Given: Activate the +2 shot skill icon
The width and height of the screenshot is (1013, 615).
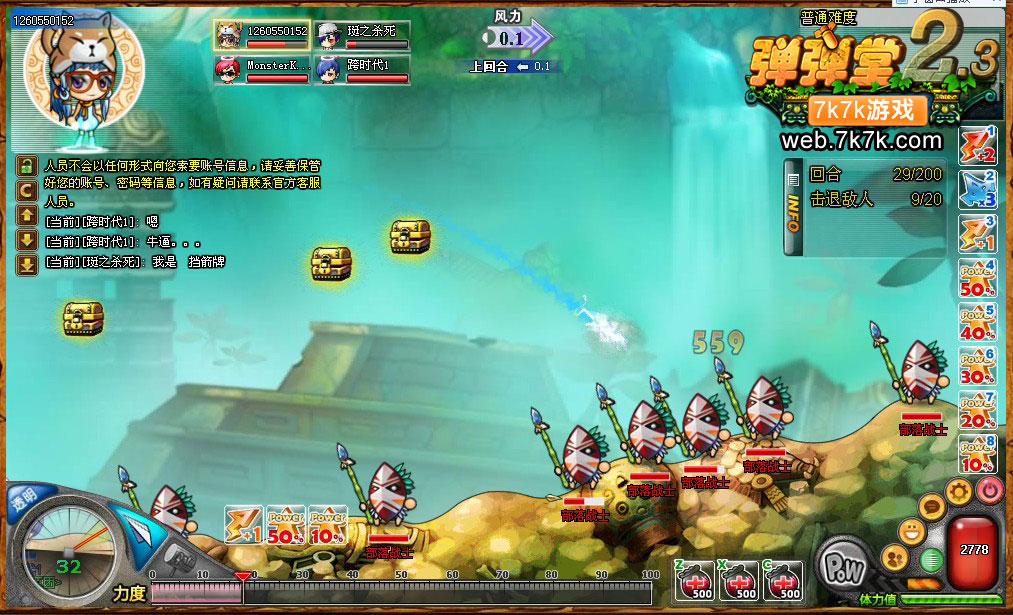Looking at the screenshot, I should [977, 146].
